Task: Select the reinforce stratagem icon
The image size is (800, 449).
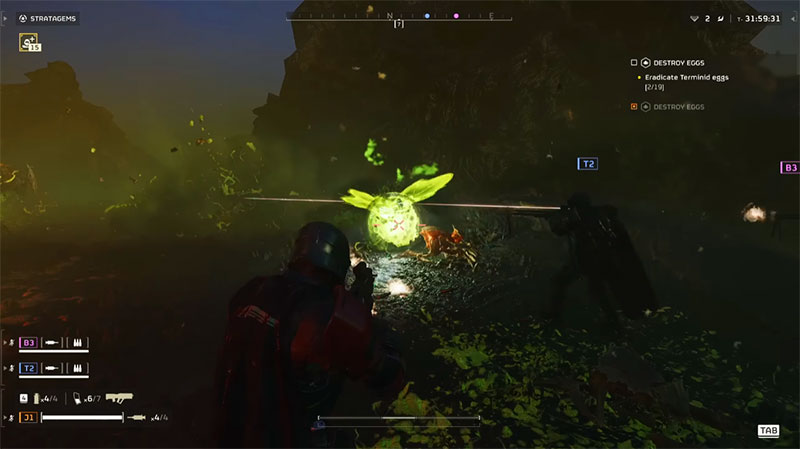Action: click(28, 42)
